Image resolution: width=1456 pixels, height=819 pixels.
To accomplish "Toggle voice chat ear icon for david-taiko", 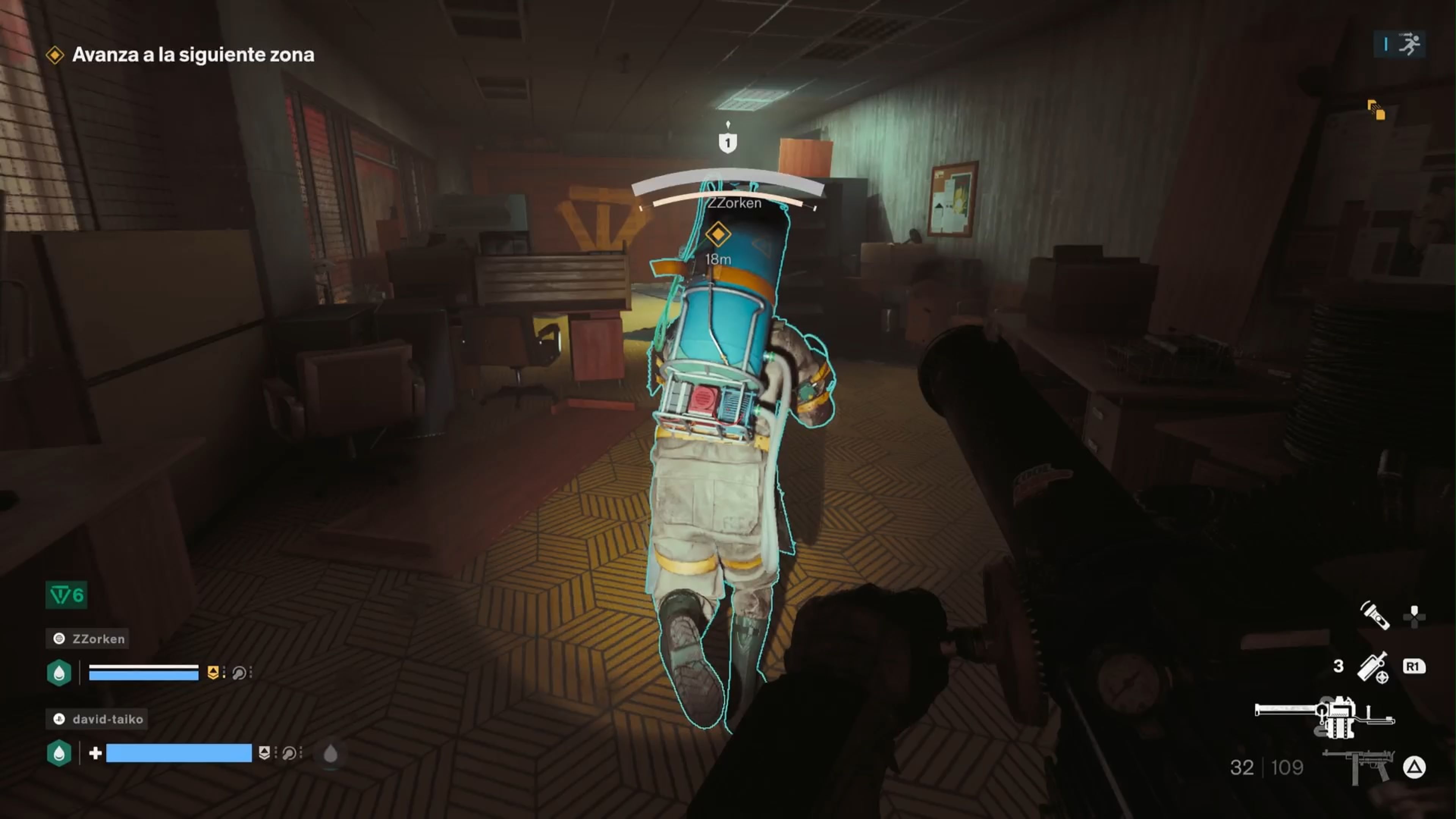I will click(289, 753).
